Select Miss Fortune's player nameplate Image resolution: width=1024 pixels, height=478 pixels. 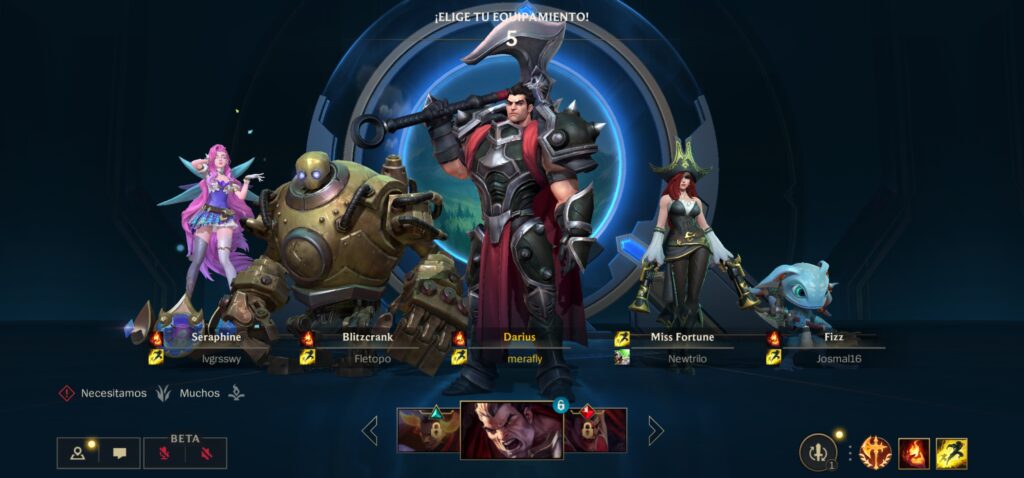click(682, 348)
